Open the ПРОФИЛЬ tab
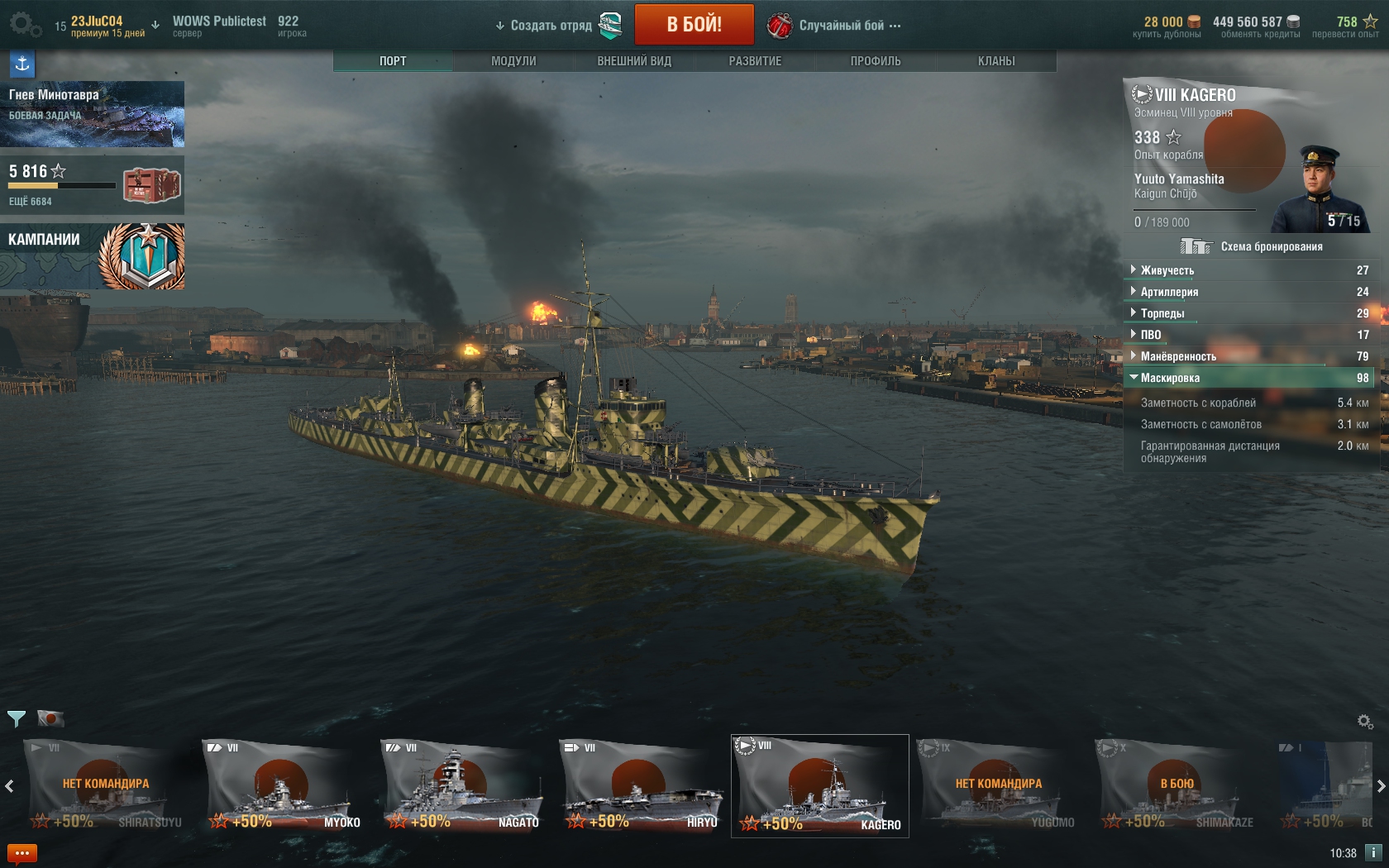 876,61
